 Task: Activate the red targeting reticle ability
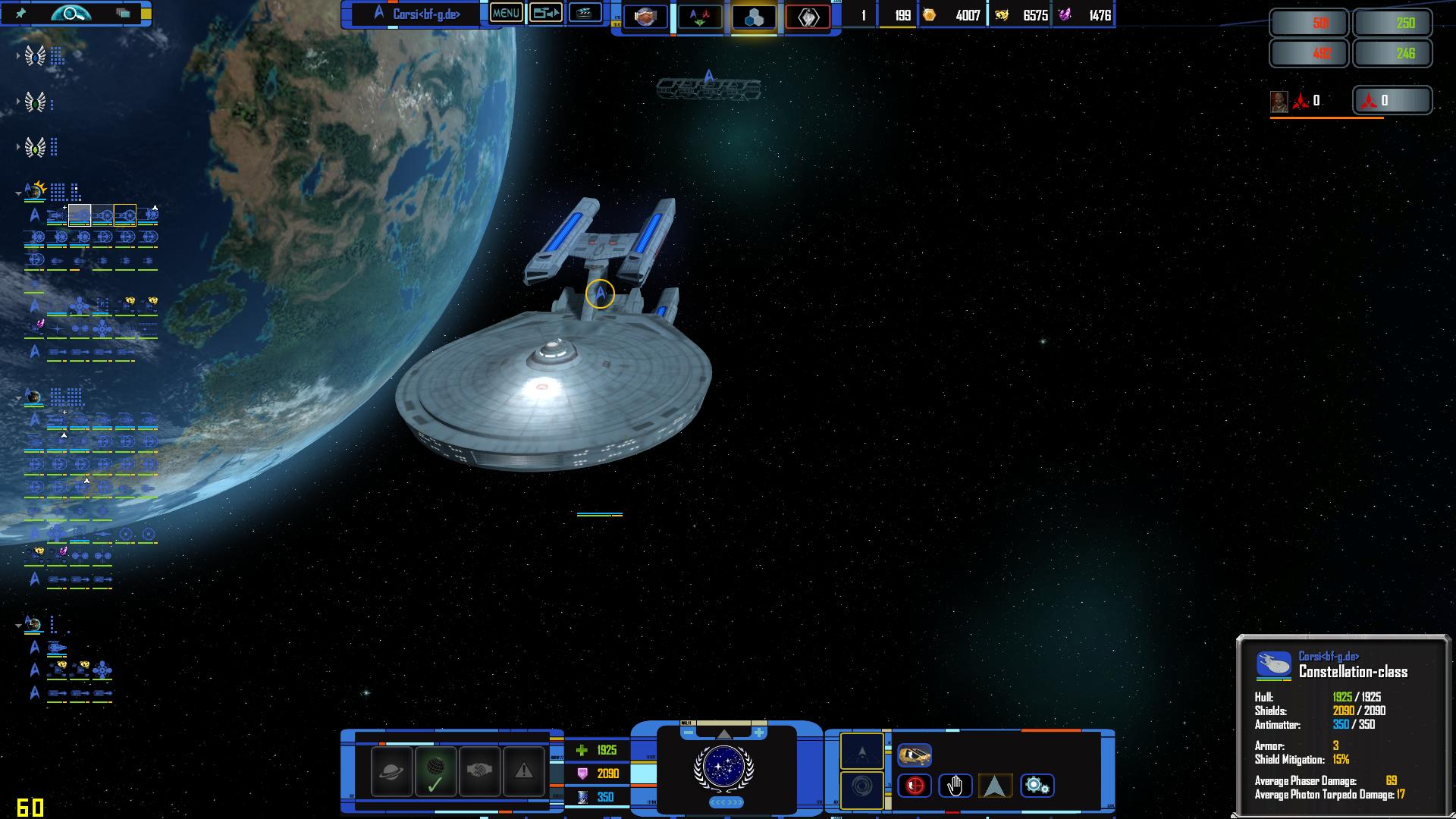click(915, 786)
